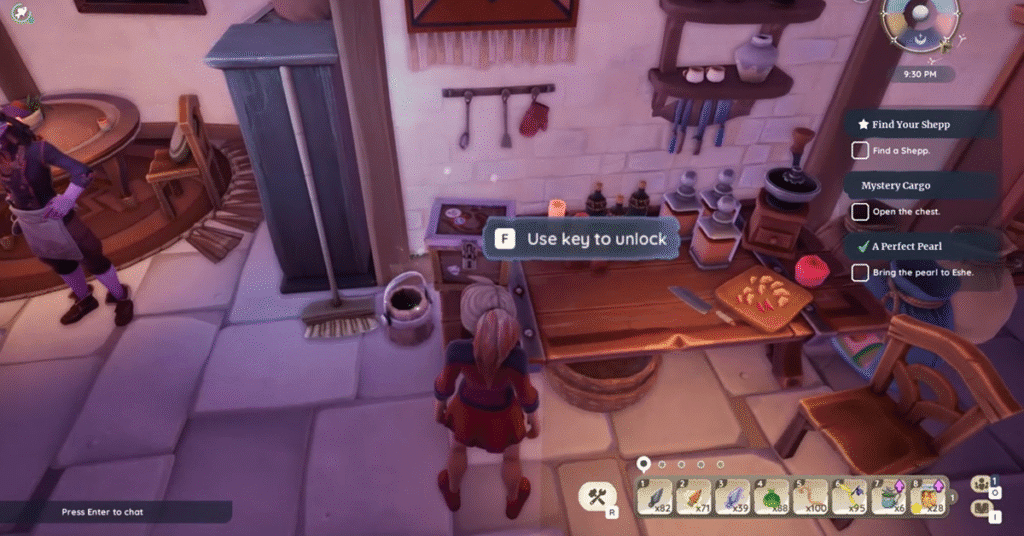This screenshot has width=1024, height=536.
Task: Choose the watering can hotbar slot
Action: [x=889, y=496]
